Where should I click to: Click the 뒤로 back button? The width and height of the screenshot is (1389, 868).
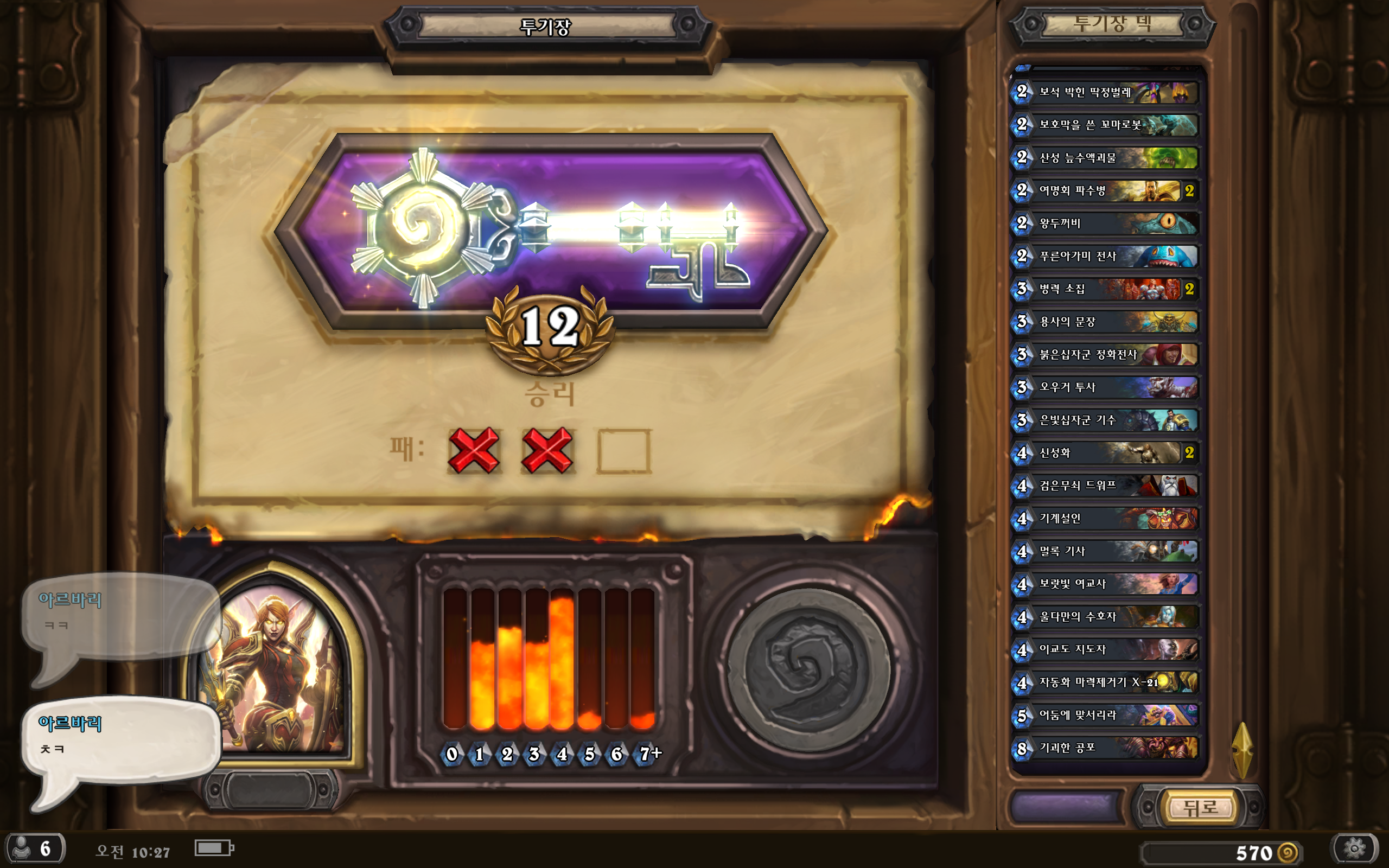[1200, 808]
